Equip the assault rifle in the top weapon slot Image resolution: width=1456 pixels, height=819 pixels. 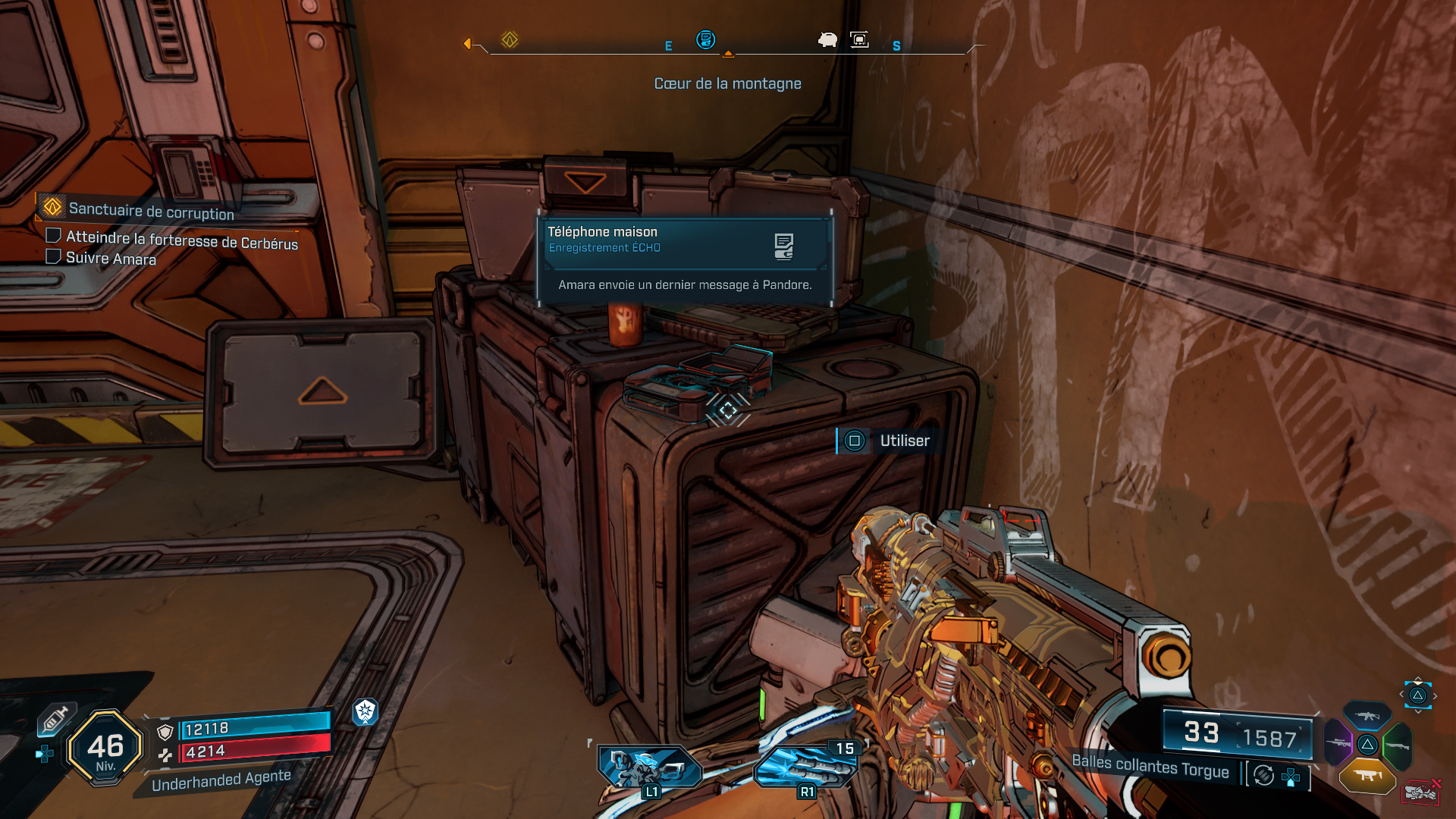1367,716
